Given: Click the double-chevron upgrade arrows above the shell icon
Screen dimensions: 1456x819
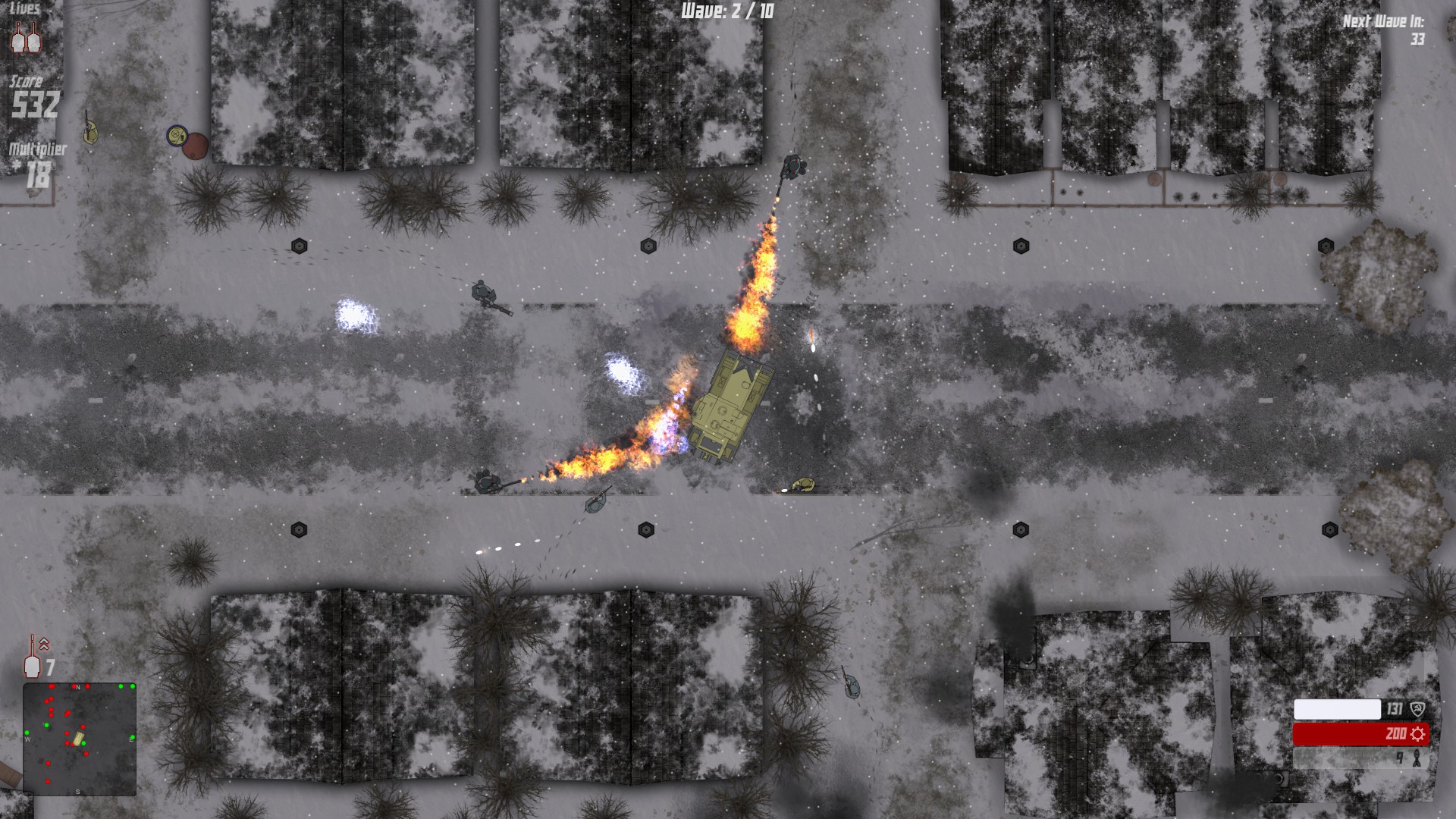Looking at the screenshot, I should (x=43, y=643).
